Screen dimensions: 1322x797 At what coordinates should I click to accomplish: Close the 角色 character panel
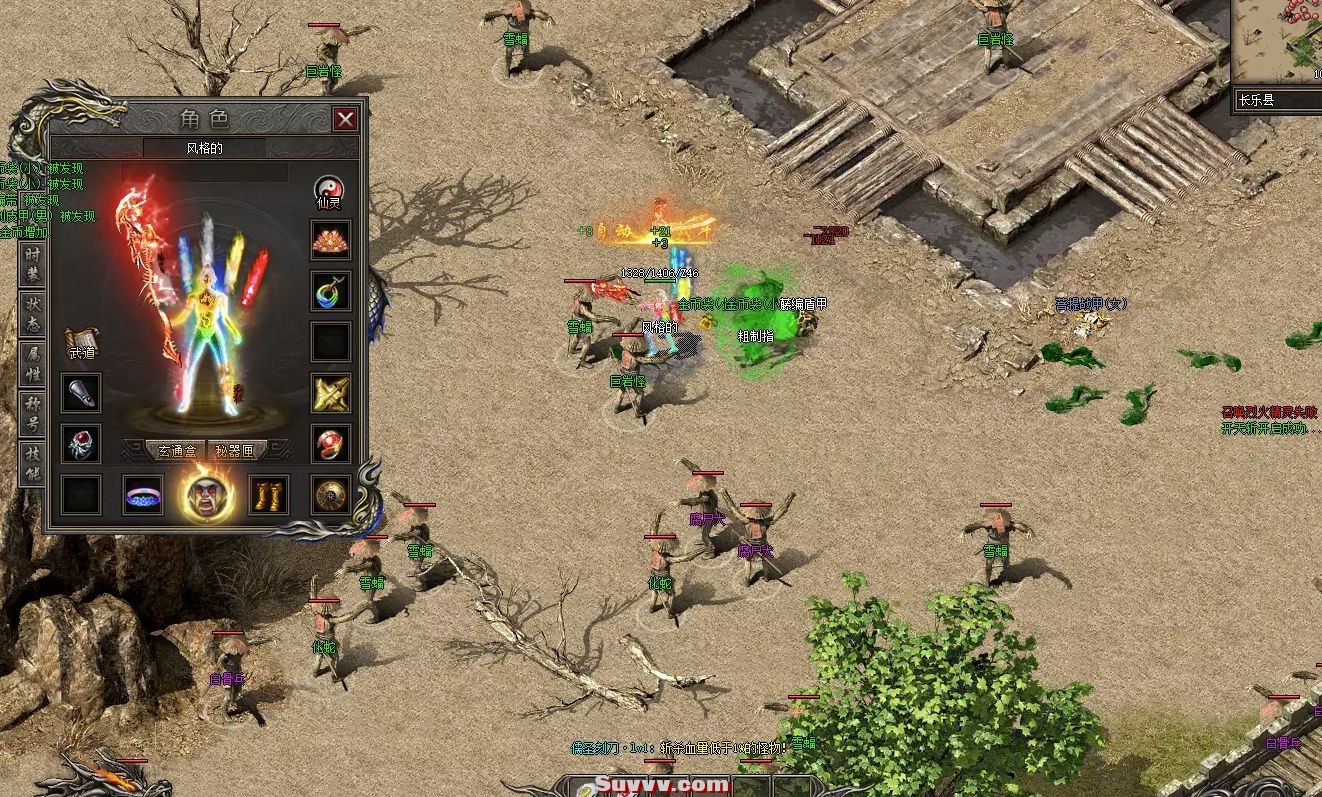(345, 120)
